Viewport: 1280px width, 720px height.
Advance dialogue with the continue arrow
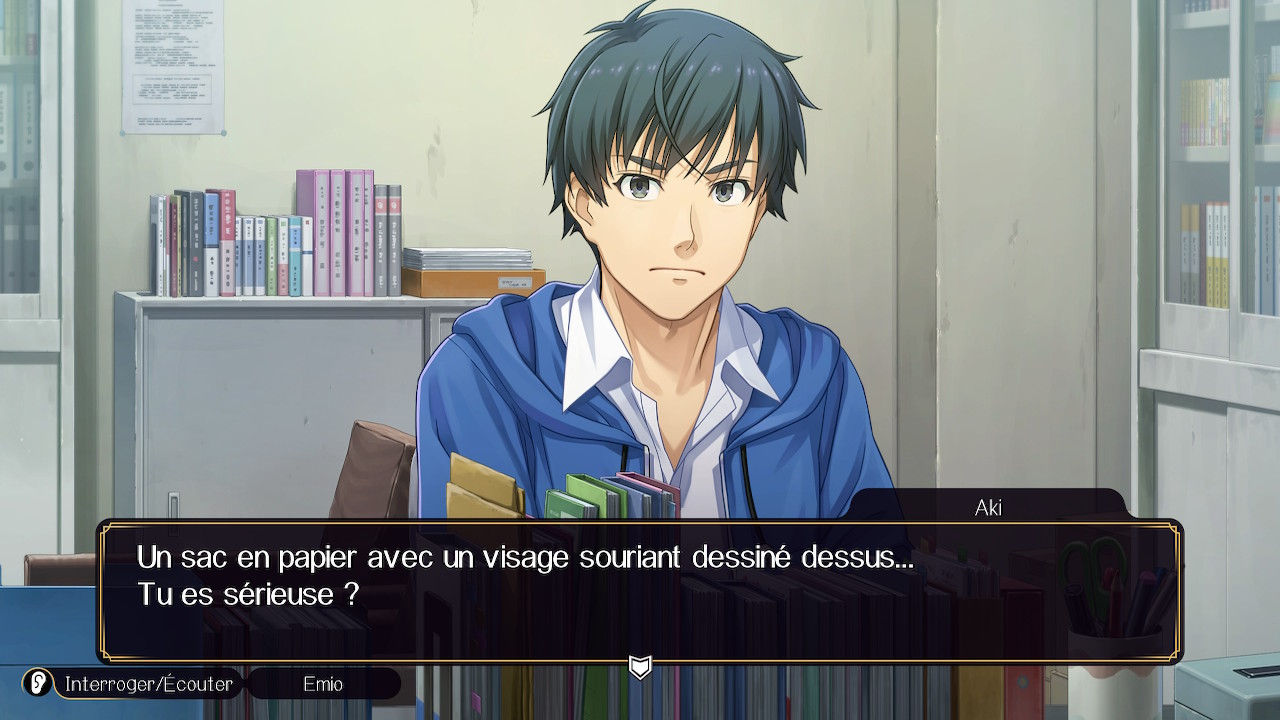640,667
